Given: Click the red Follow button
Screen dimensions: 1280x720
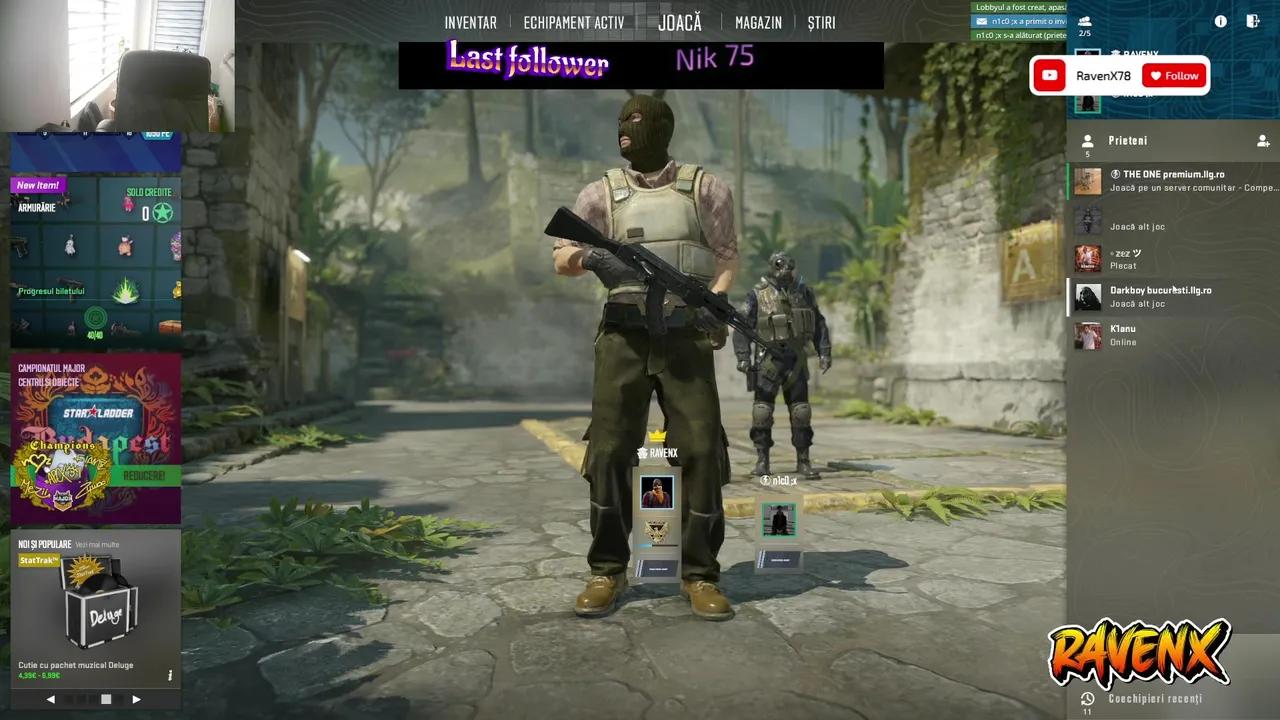Looking at the screenshot, I should 1174,75.
